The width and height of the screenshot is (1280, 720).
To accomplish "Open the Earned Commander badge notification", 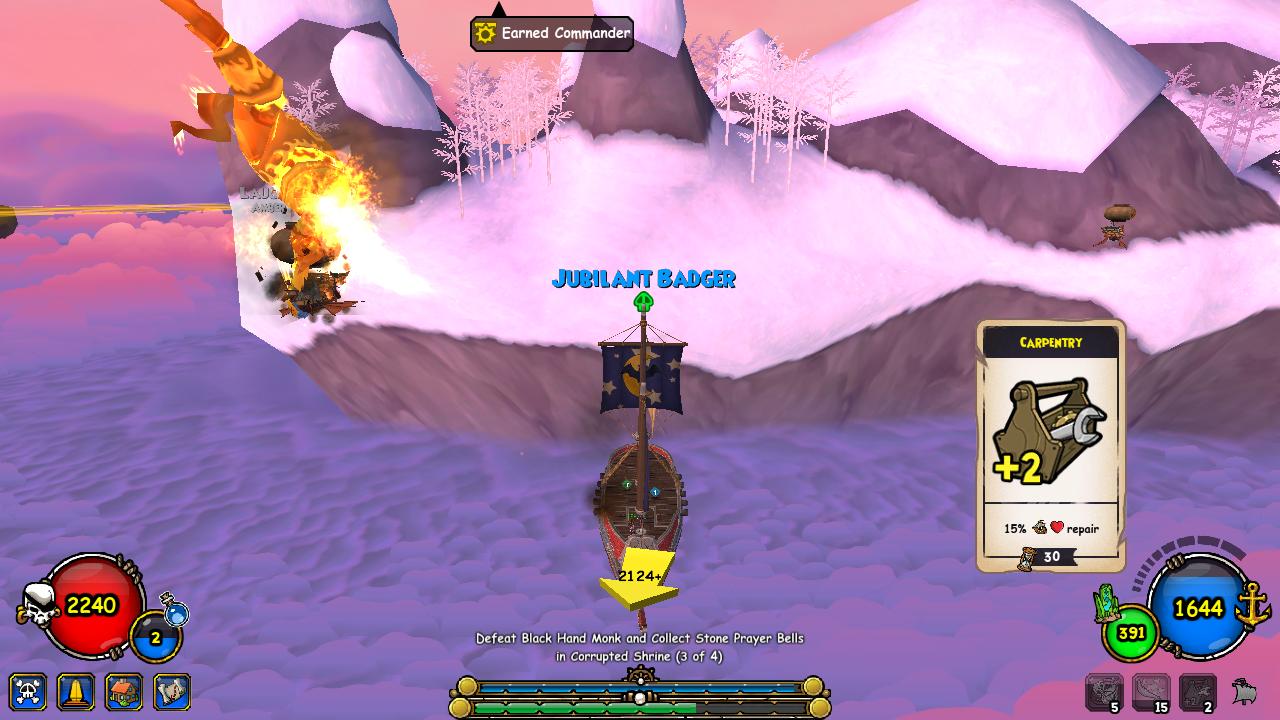I will coord(552,34).
